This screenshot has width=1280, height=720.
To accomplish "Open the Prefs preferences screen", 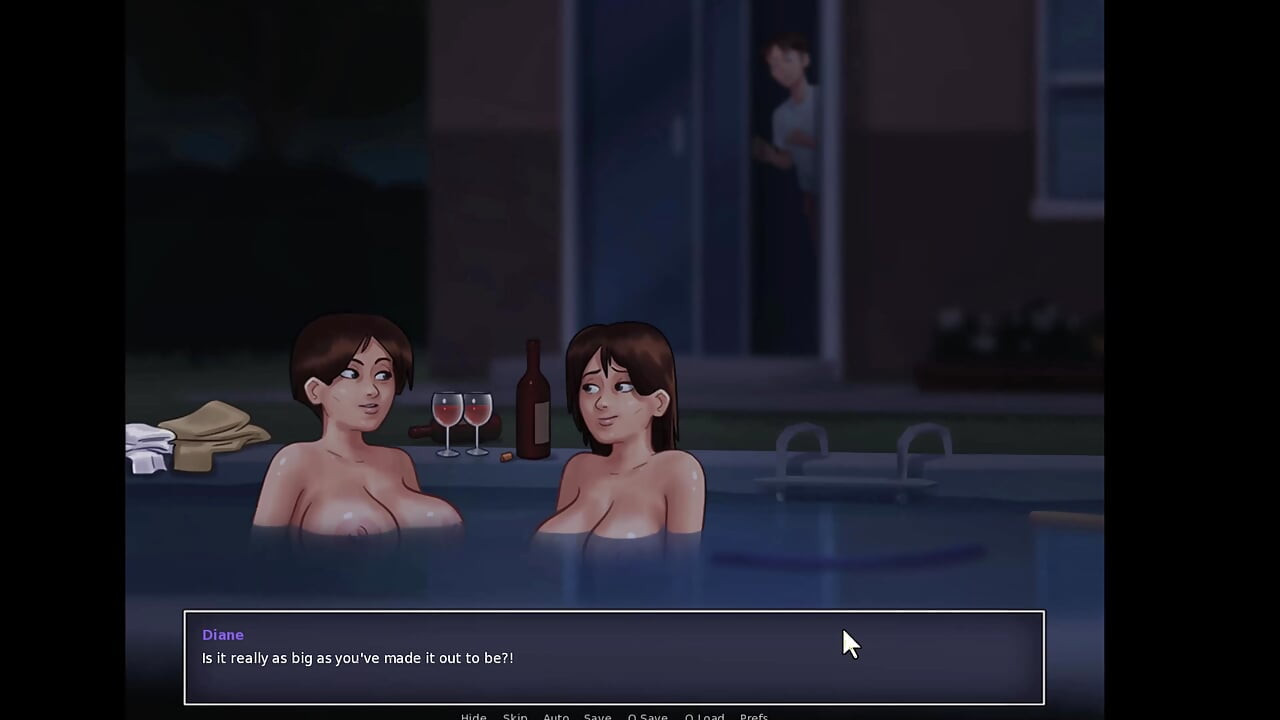I will click(754, 716).
